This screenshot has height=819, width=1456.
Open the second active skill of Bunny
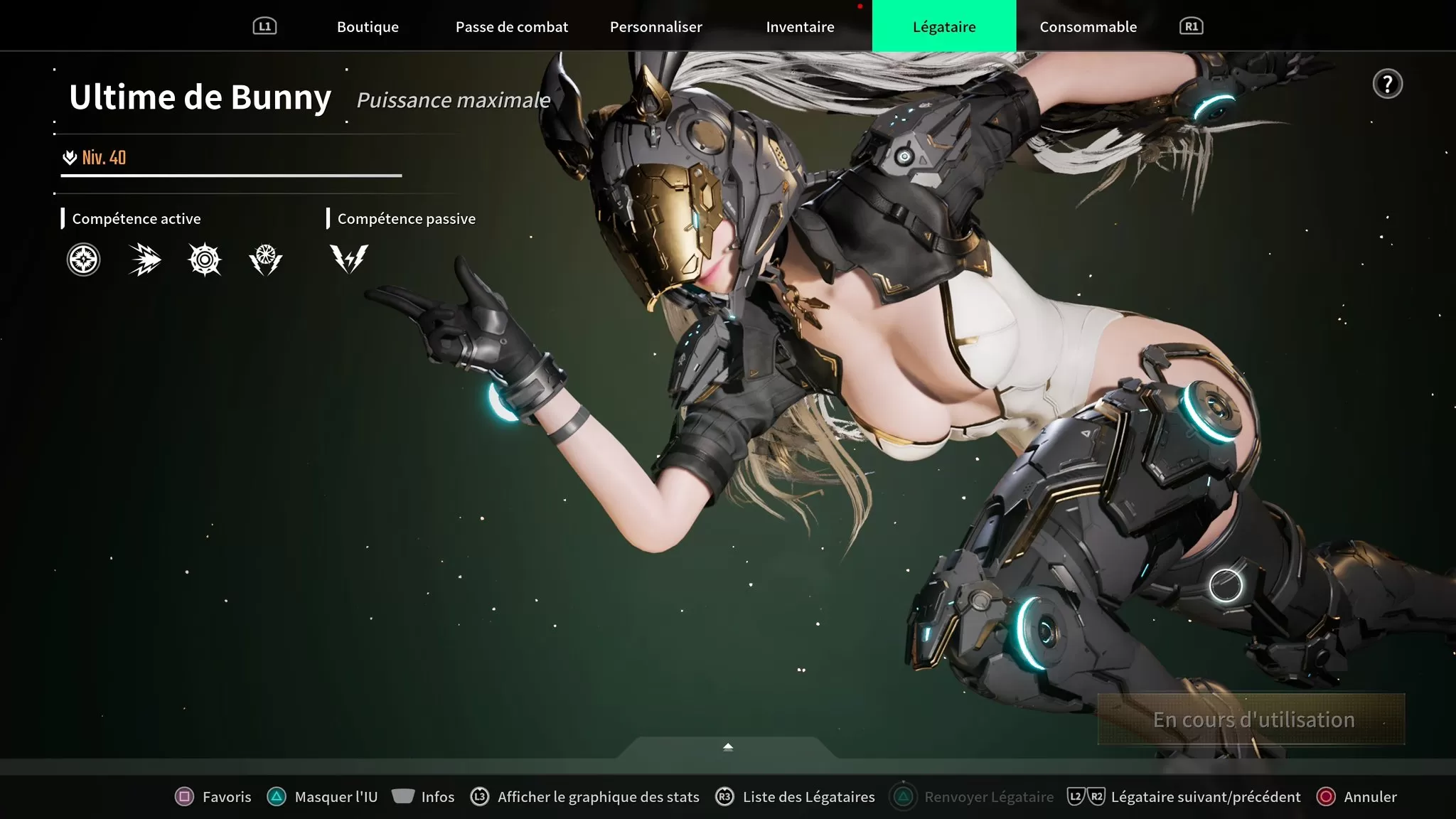pyautogui.click(x=144, y=259)
